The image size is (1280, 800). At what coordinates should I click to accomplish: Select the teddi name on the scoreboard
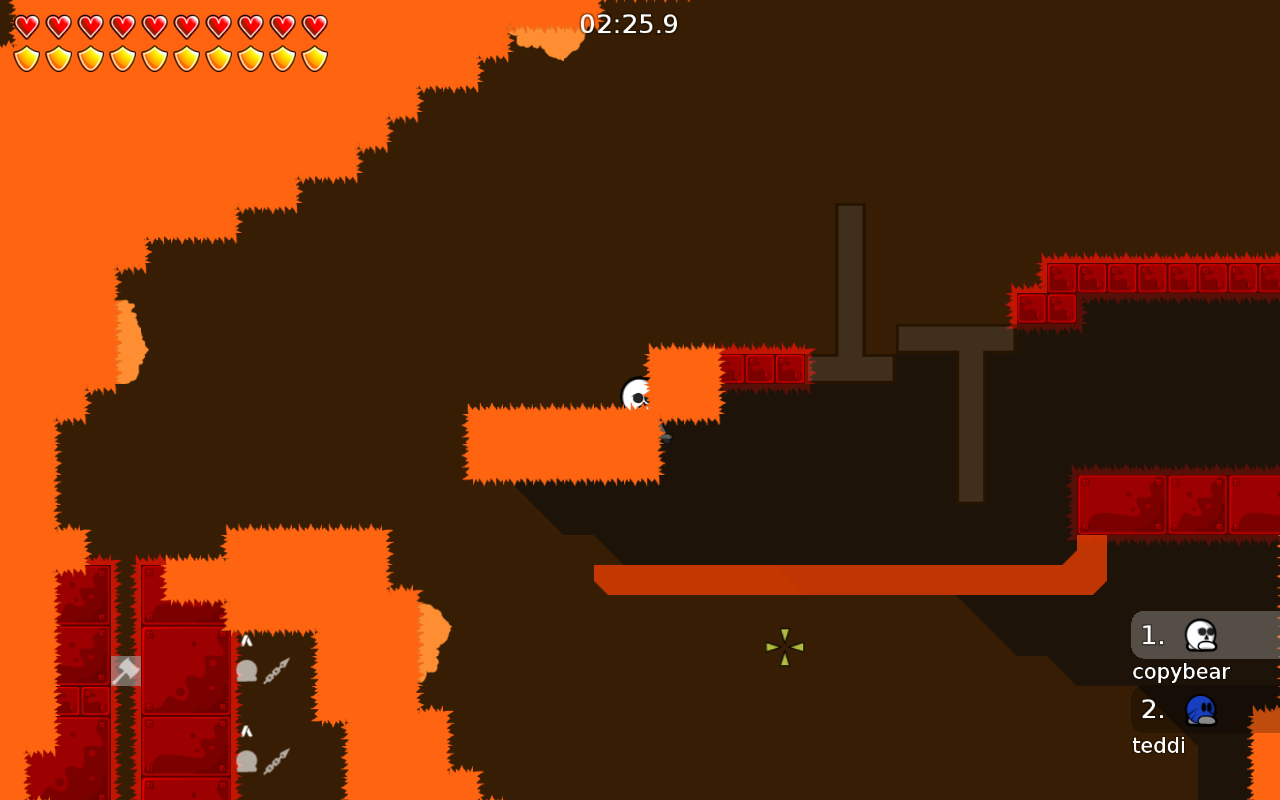1158,745
